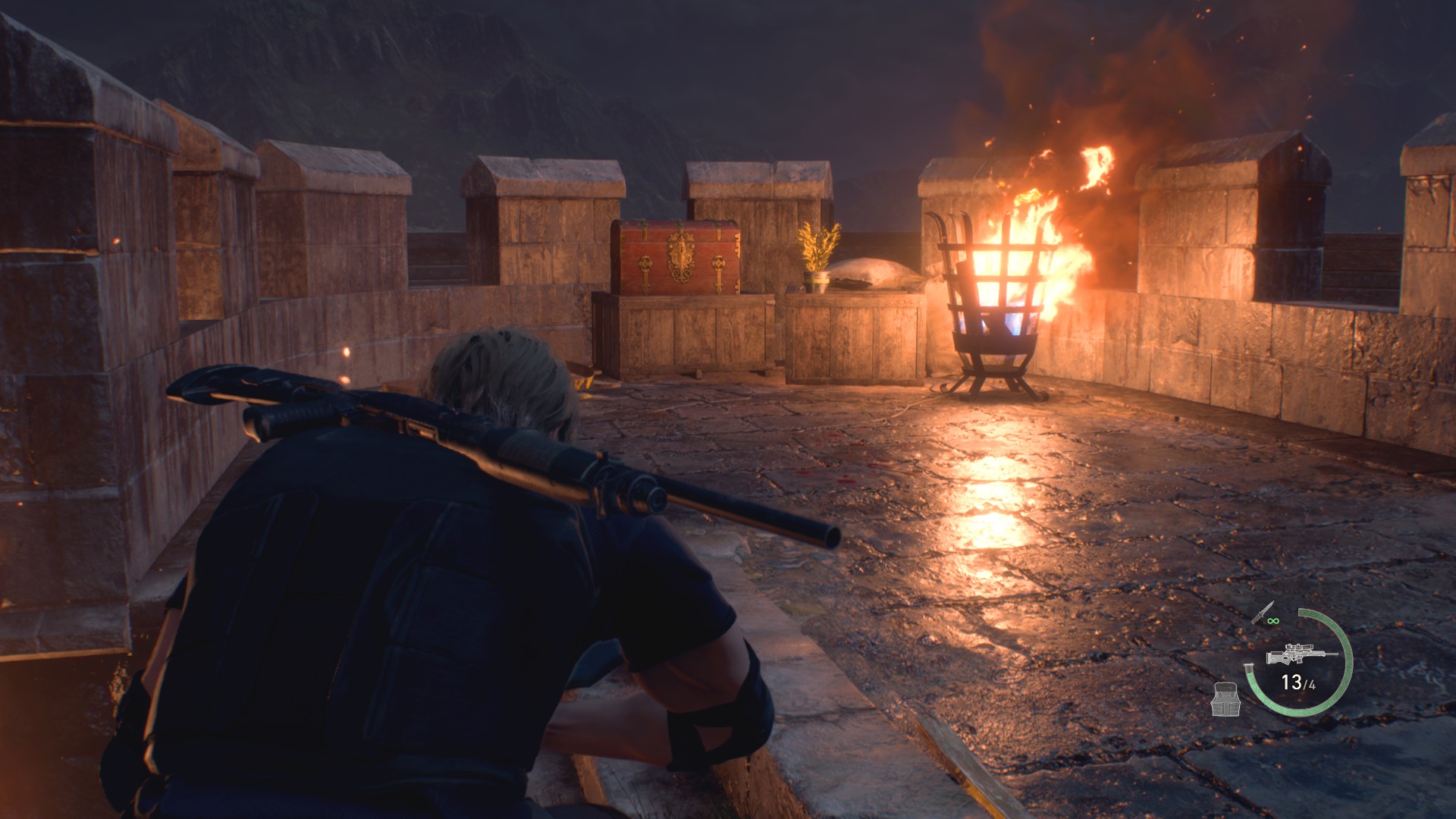The image size is (1456, 819).
Task: Click the combat knife icon
Action: [1263, 613]
